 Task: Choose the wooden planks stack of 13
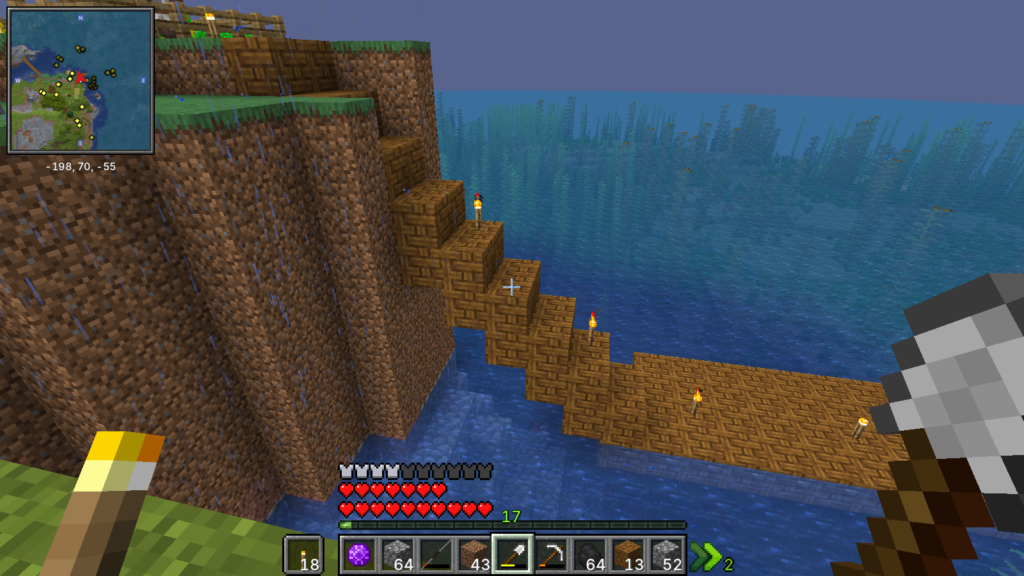[x=628, y=554]
